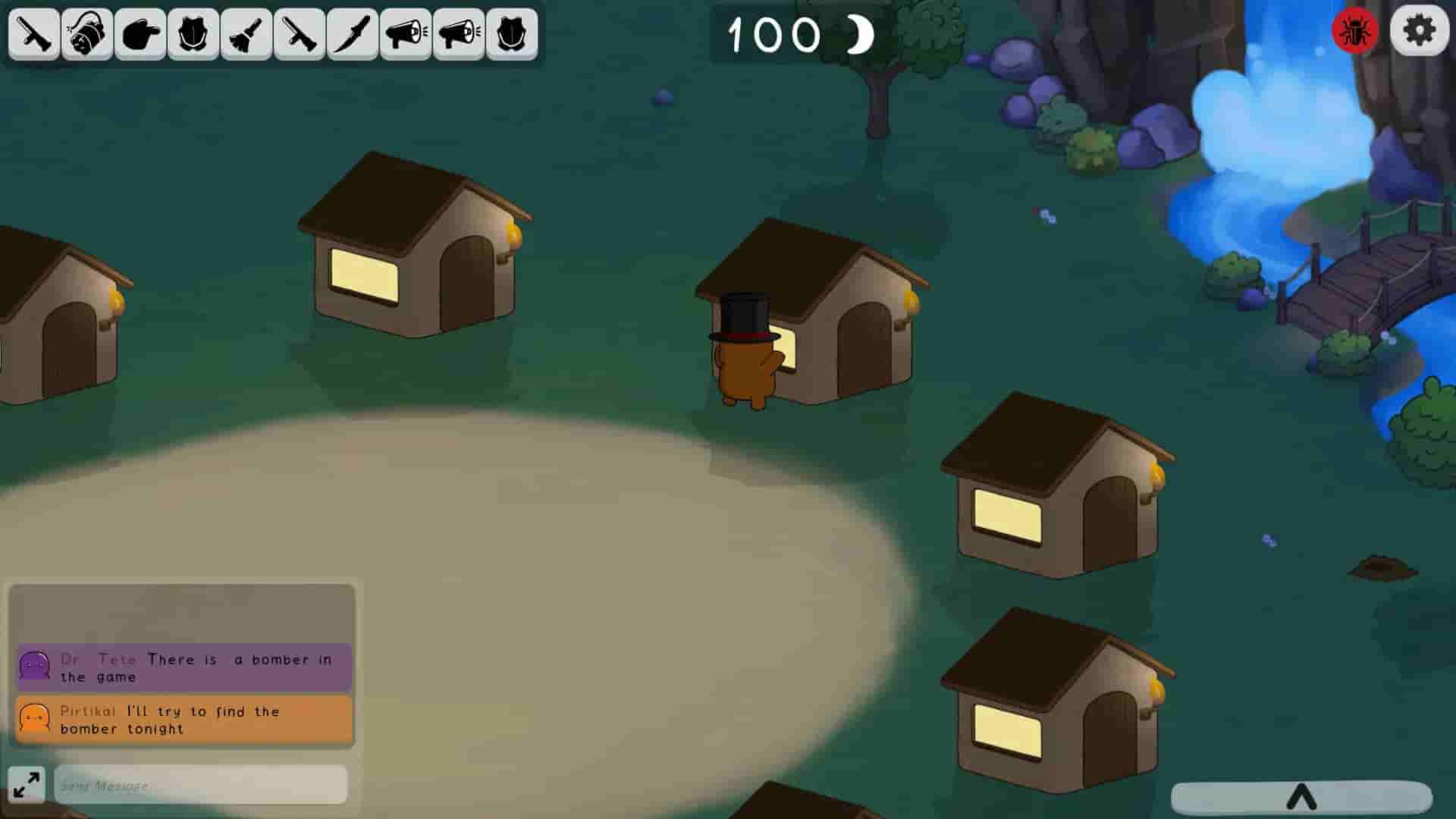
Task: Select the pistol tool icon
Action: click(x=34, y=33)
